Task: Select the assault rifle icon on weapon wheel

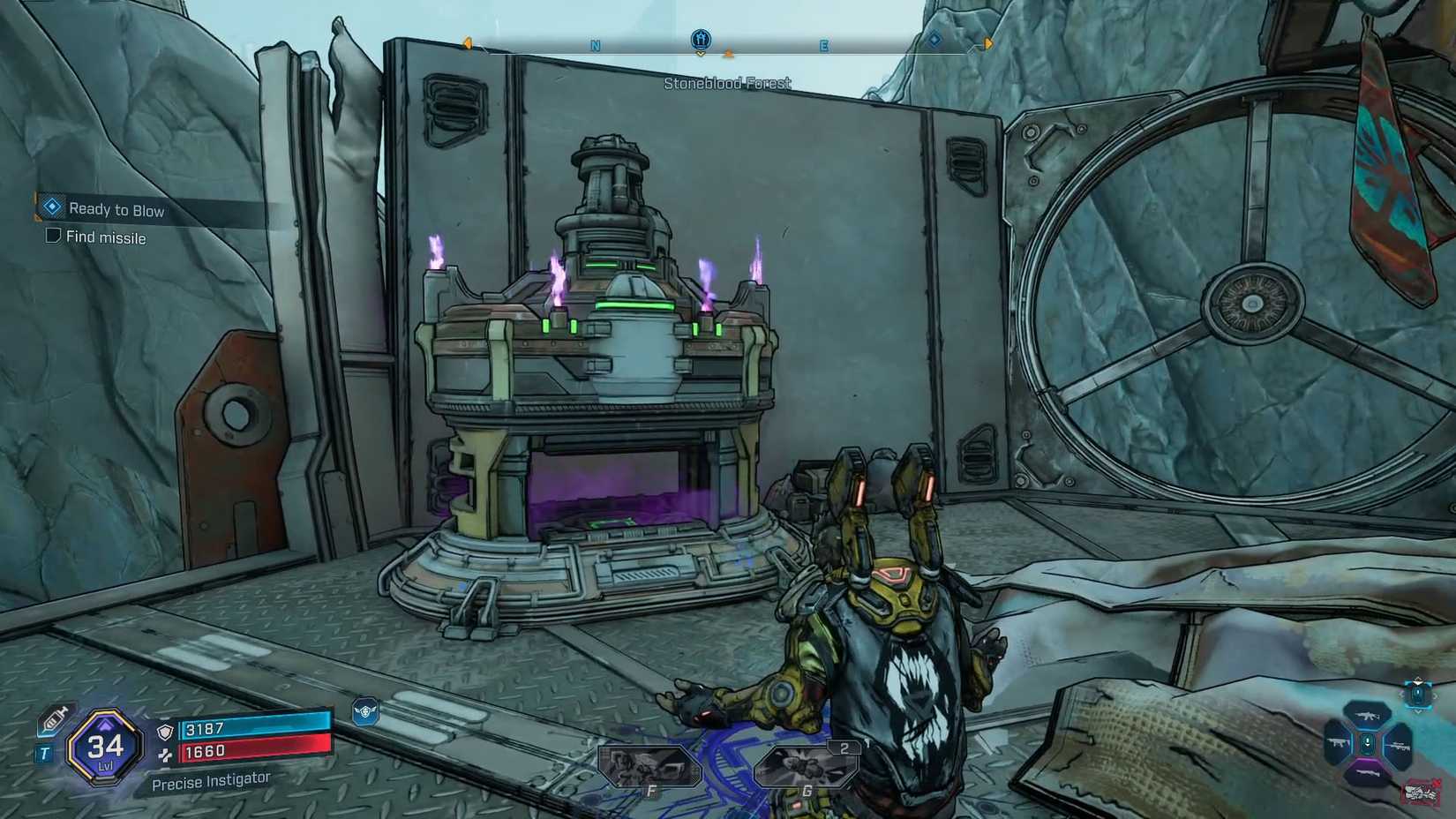Action: (x=1368, y=715)
